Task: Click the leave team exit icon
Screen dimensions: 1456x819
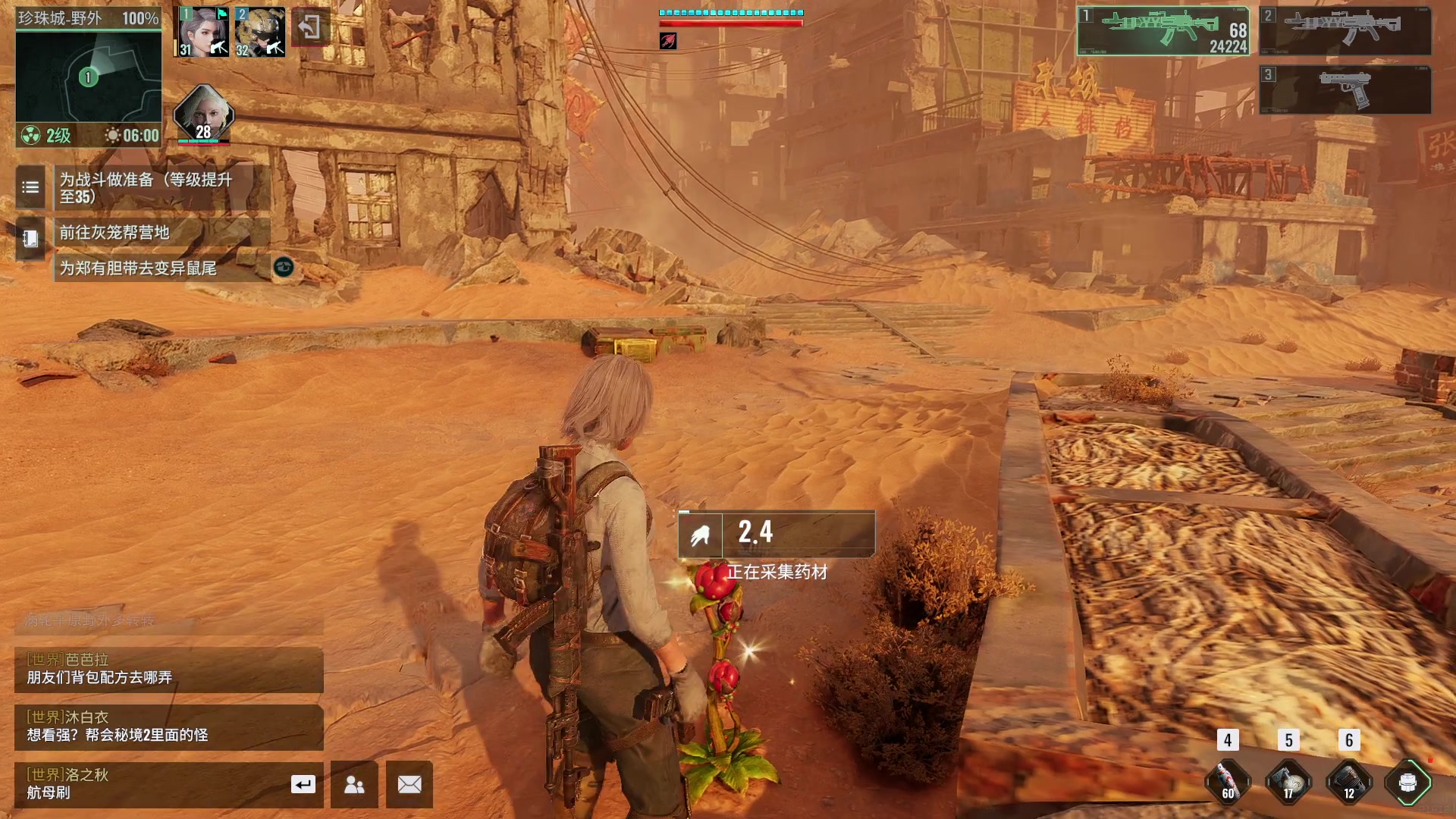Action: pos(309,28)
